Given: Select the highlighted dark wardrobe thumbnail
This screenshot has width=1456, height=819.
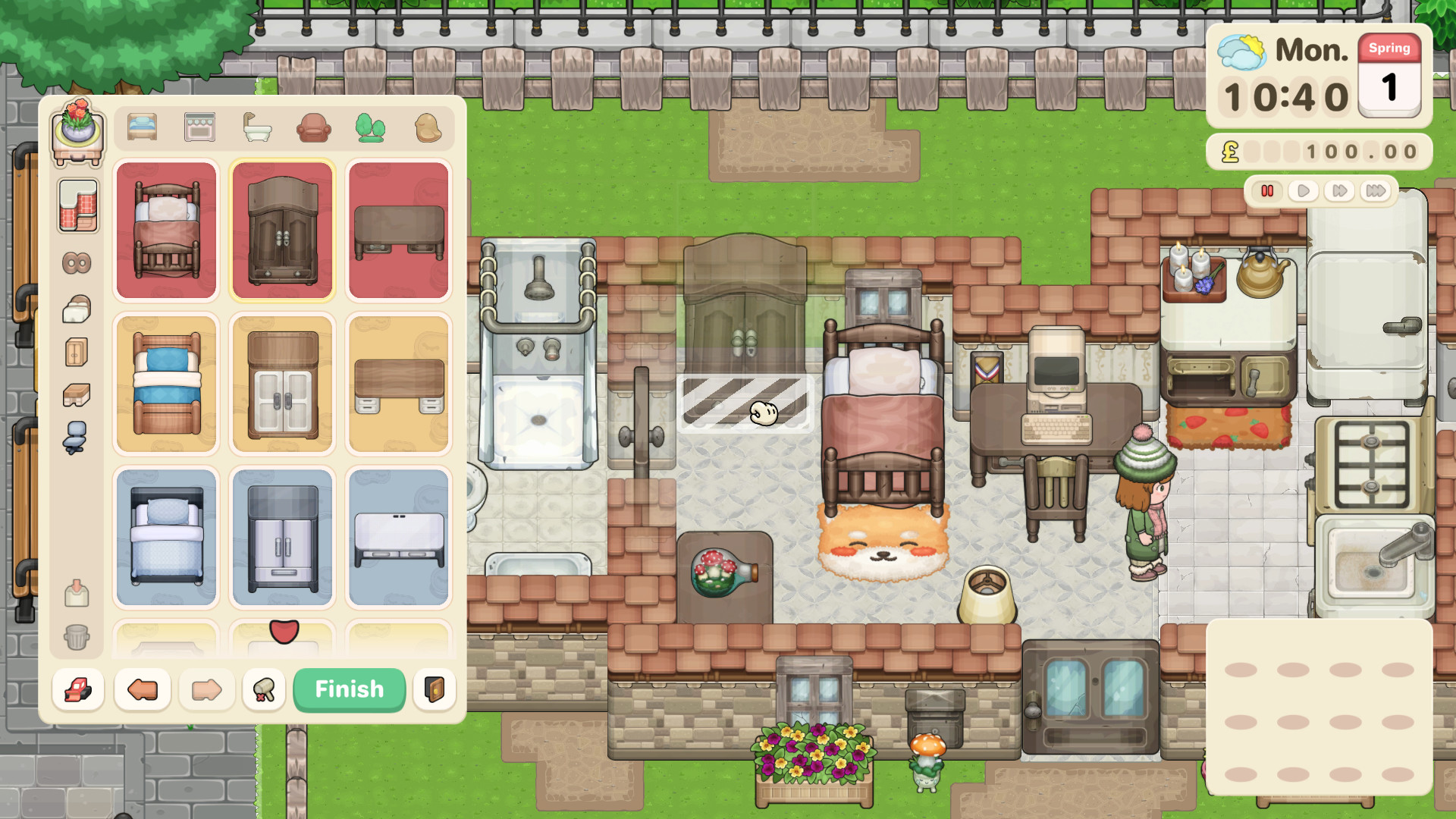Looking at the screenshot, I should coord(282,230).
